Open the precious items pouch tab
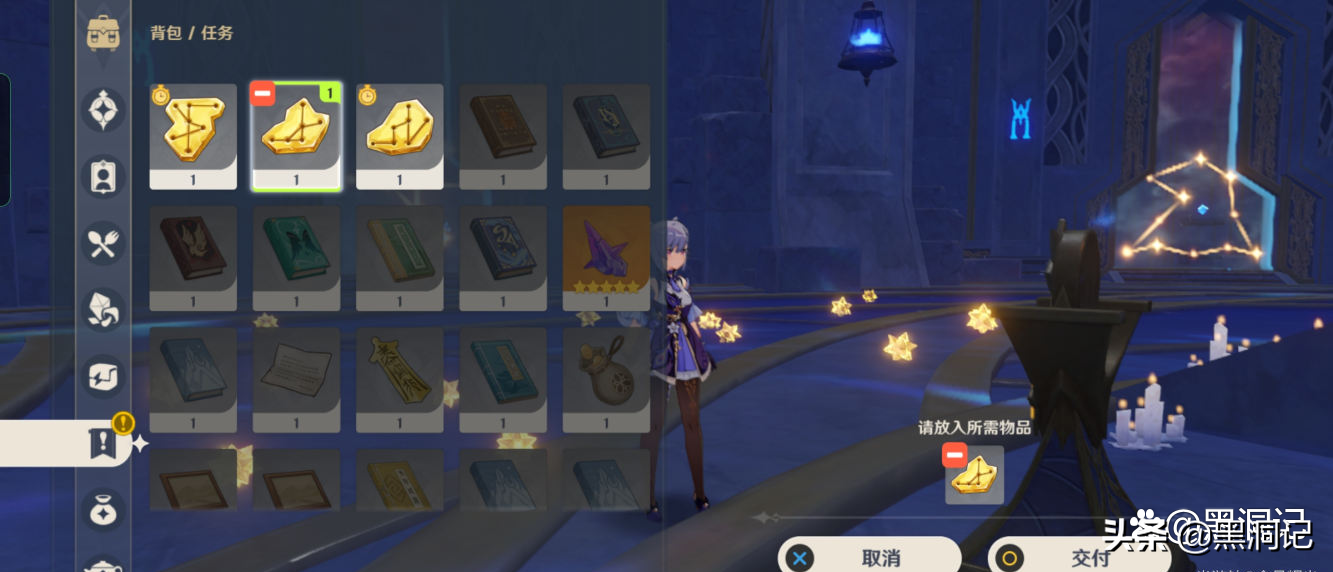Image resolution: width=1333 pixels, height=572 pixels. coord(104,509)
